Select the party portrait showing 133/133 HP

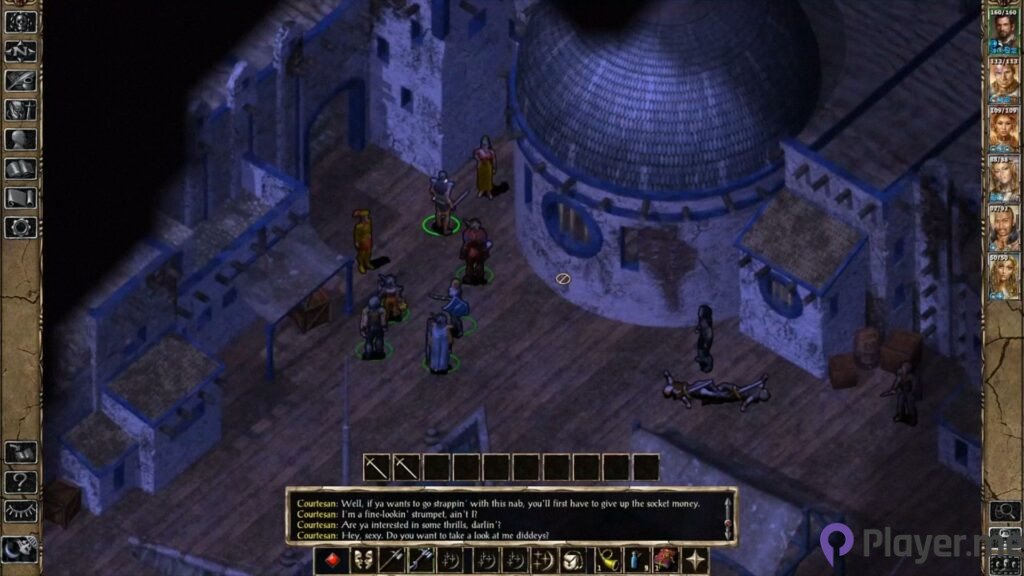click(x=1003, y=77)
